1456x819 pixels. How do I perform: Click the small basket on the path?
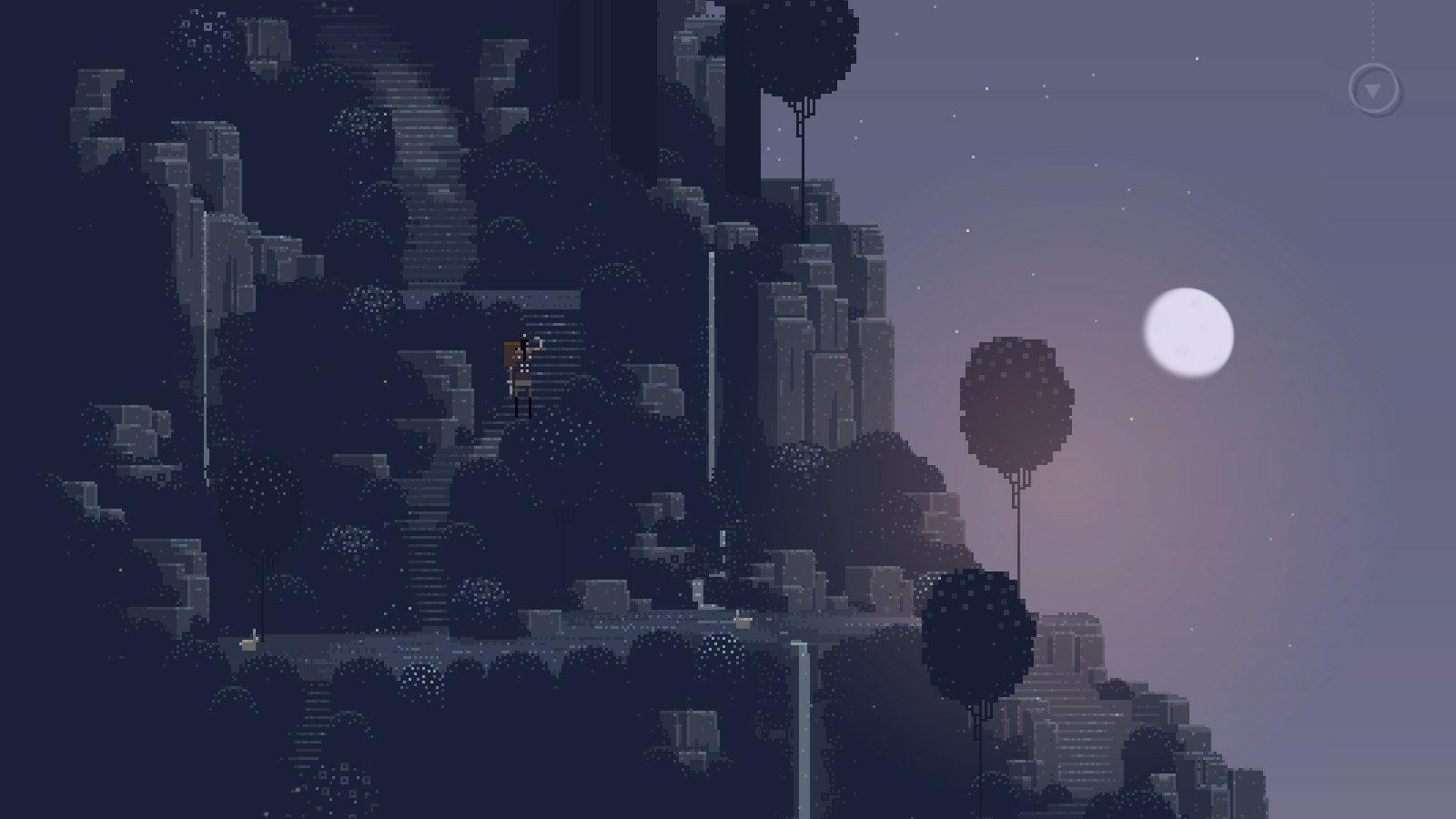click(743, 621)
